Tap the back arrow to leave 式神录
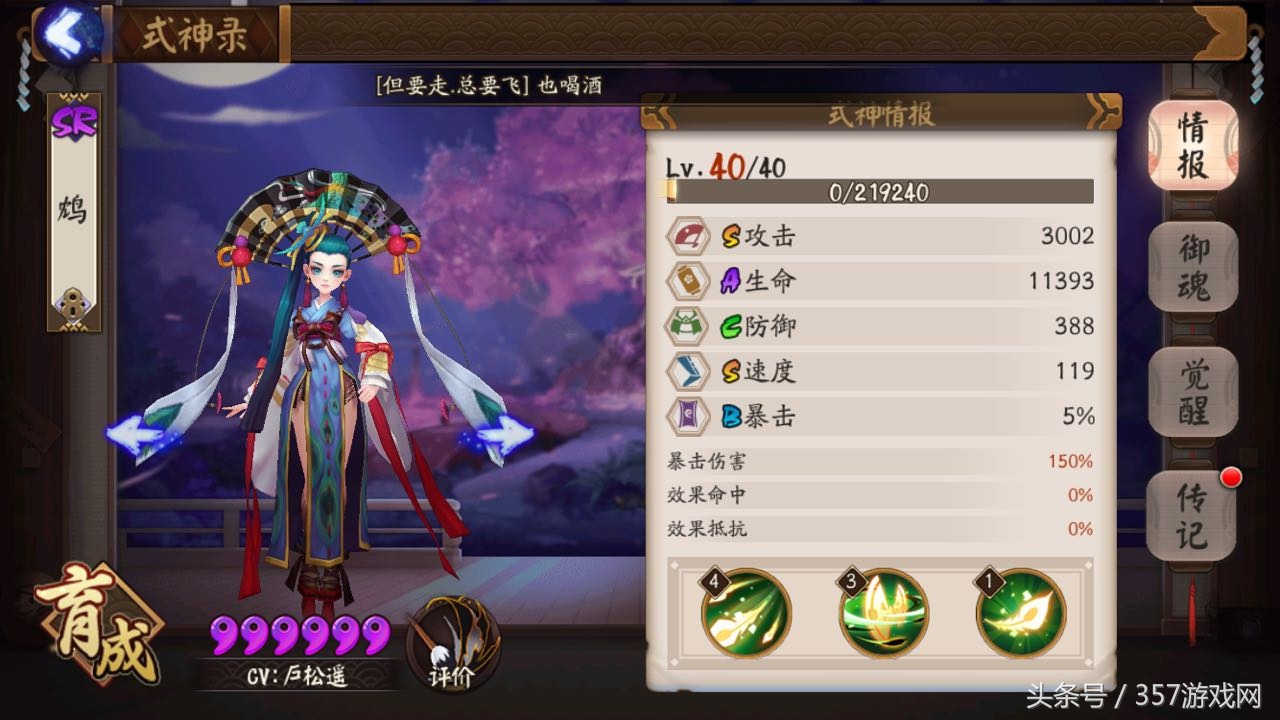 pos(66,35)
